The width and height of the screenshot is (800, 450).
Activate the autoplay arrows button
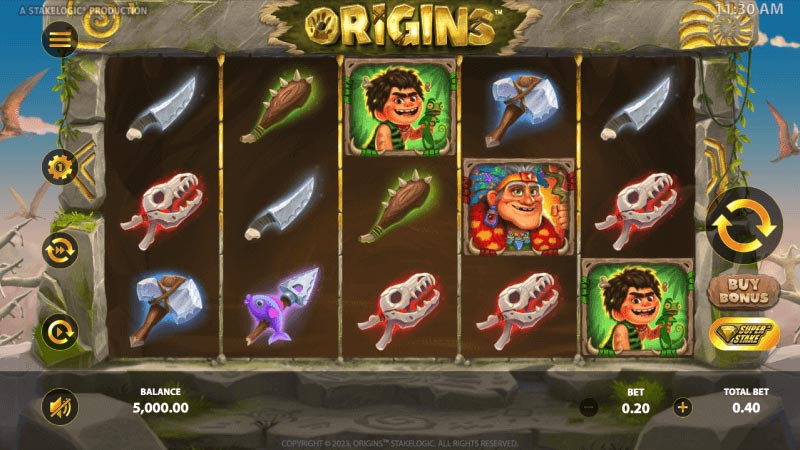click(x=60, y=249)
